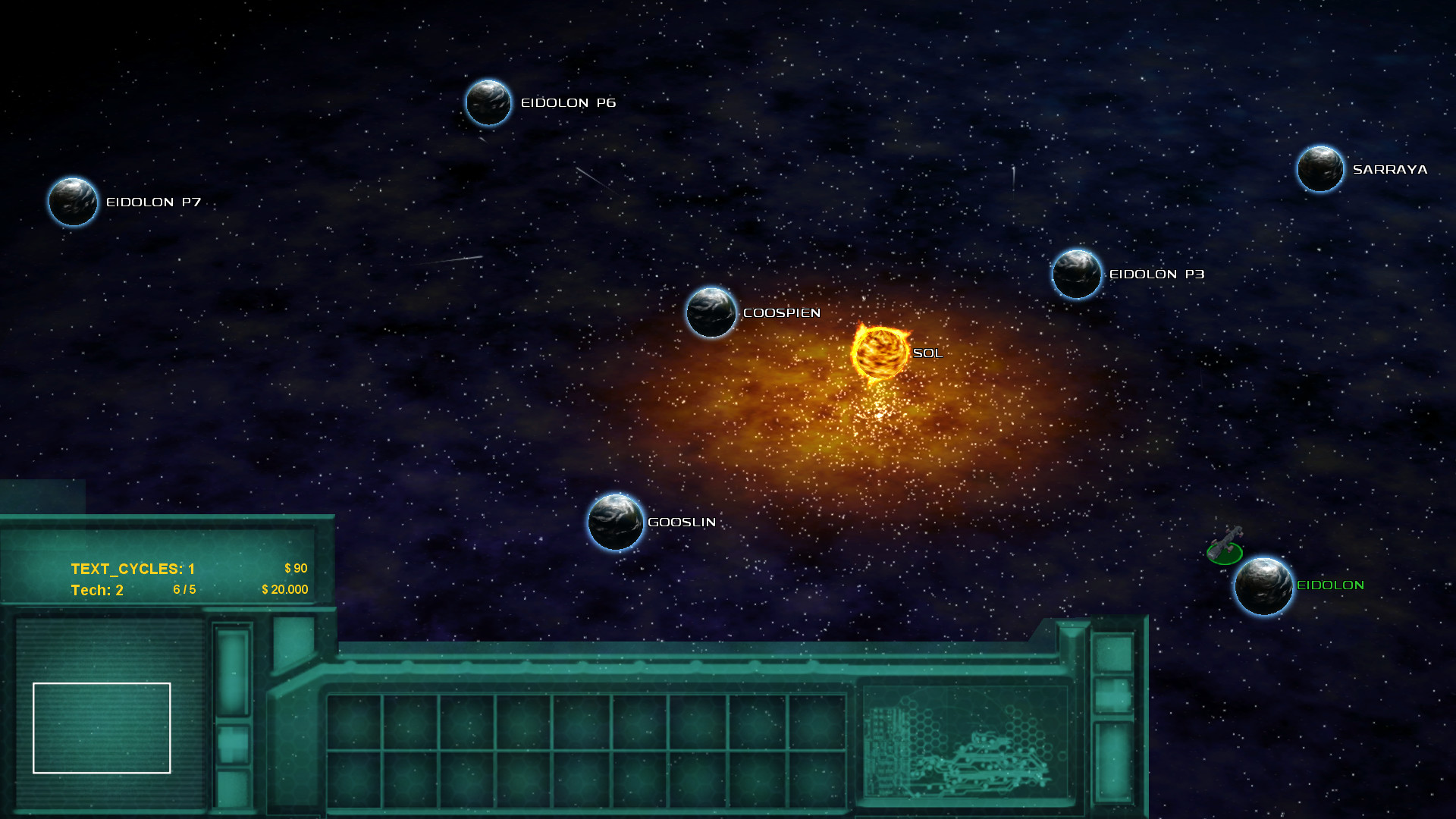1456x819 pixels.
Task: Click the $ 20.000 money display
Action: click(x=284, y=589)
